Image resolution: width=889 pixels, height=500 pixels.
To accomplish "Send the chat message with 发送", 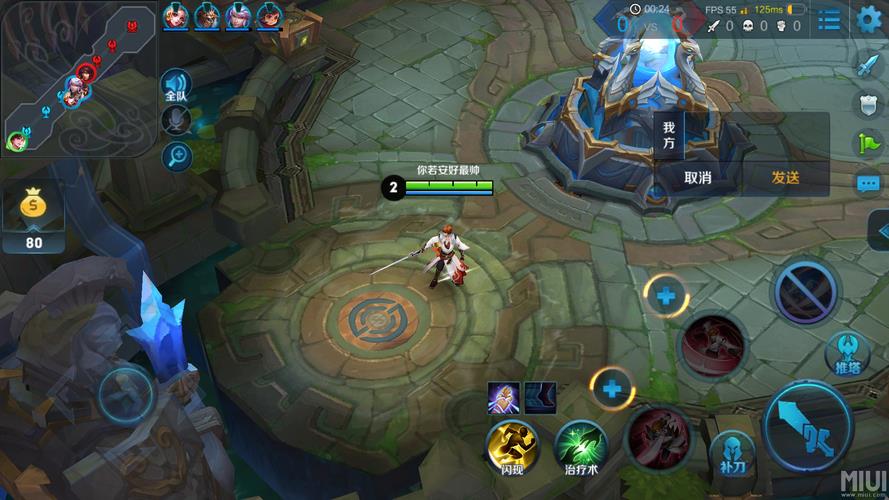I will [x=785, y=177].
